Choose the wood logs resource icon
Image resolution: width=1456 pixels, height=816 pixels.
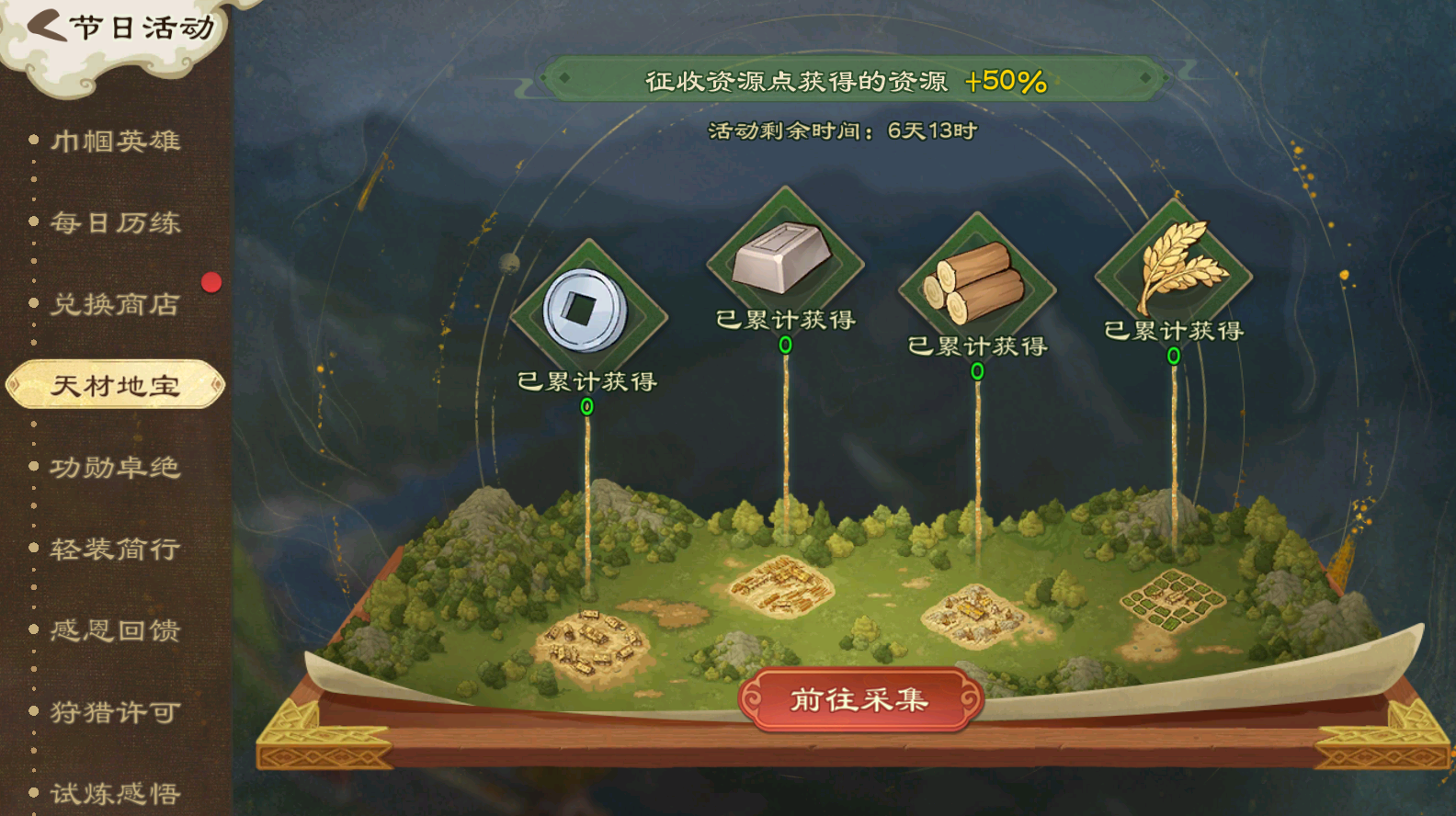[x=976, y=284]
